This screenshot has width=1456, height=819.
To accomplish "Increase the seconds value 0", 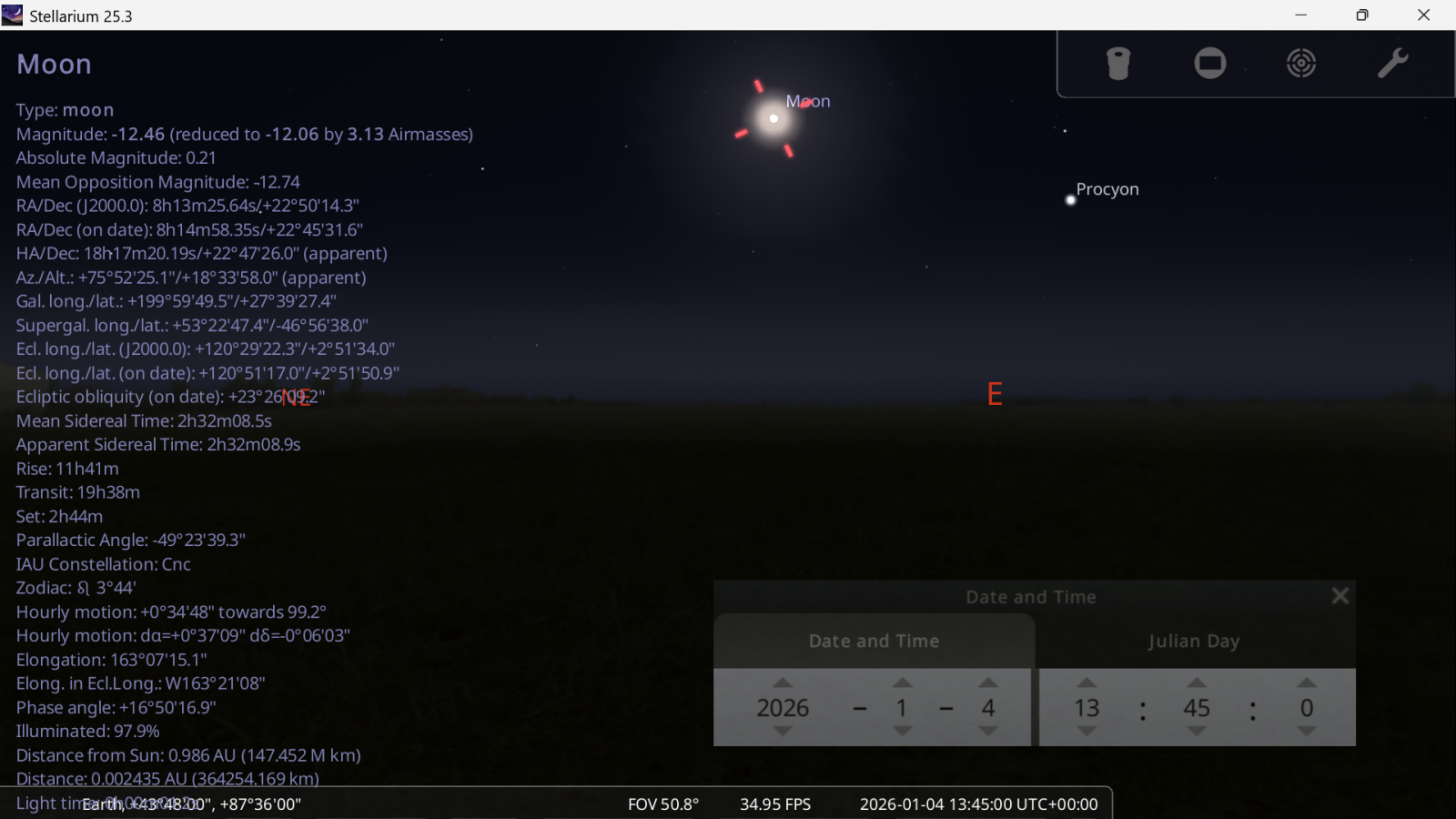I will (x=1306, y=682).
